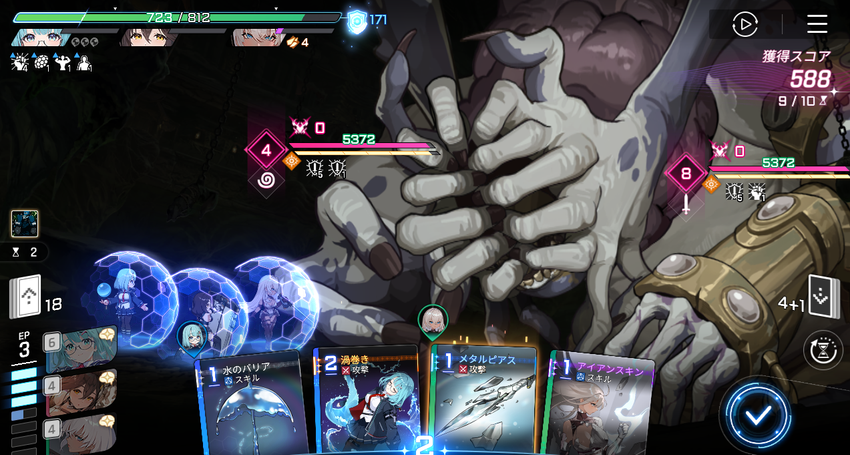Viewport: 850px width, 455px height.
Task: Inspect the enemy spiral intent icon
Action: [x=266, y=181]
